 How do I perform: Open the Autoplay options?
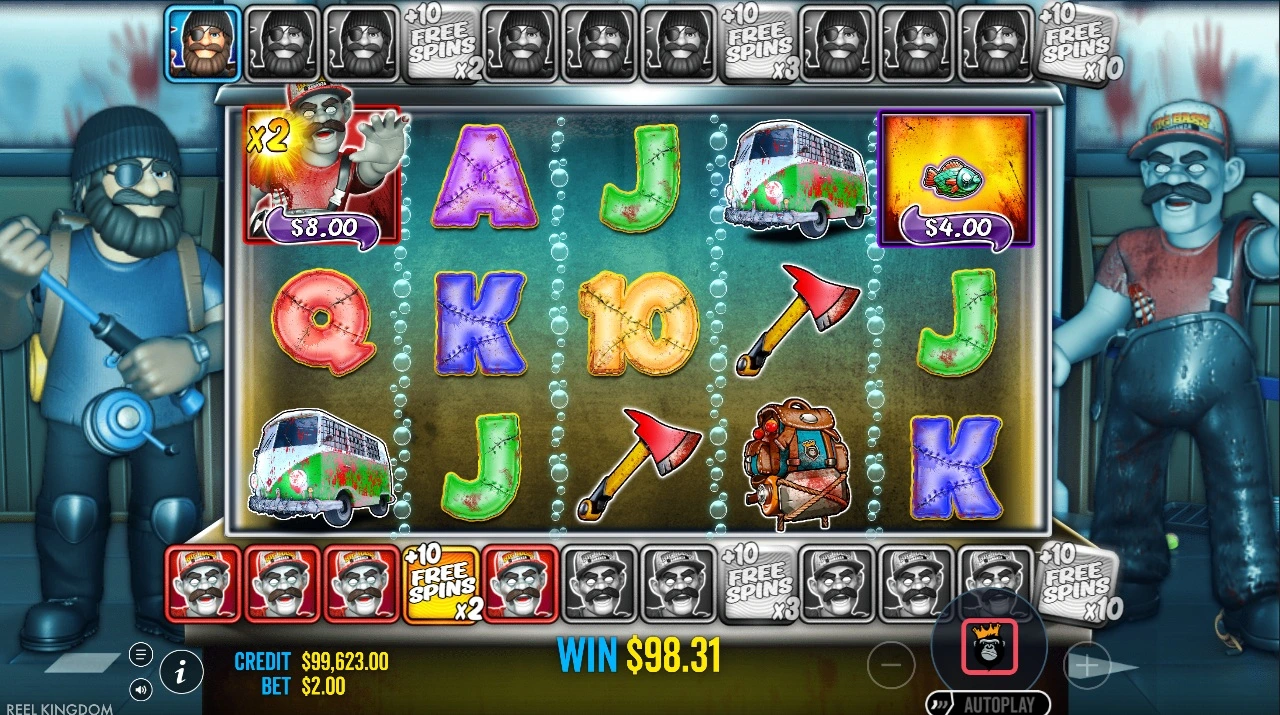988,703
